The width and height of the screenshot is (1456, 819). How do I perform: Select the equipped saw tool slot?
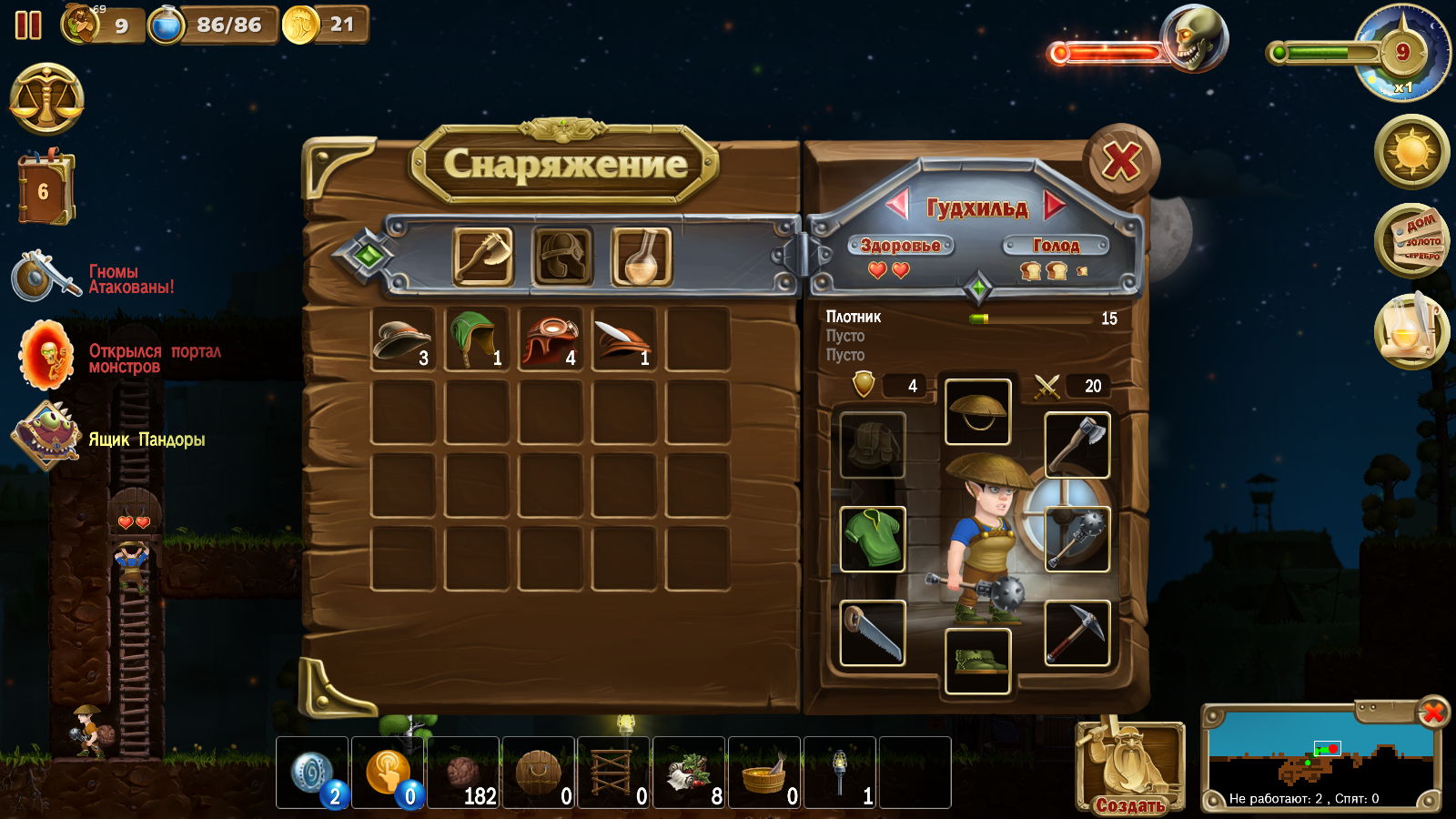pyautogui.click(x=872, y=633)
